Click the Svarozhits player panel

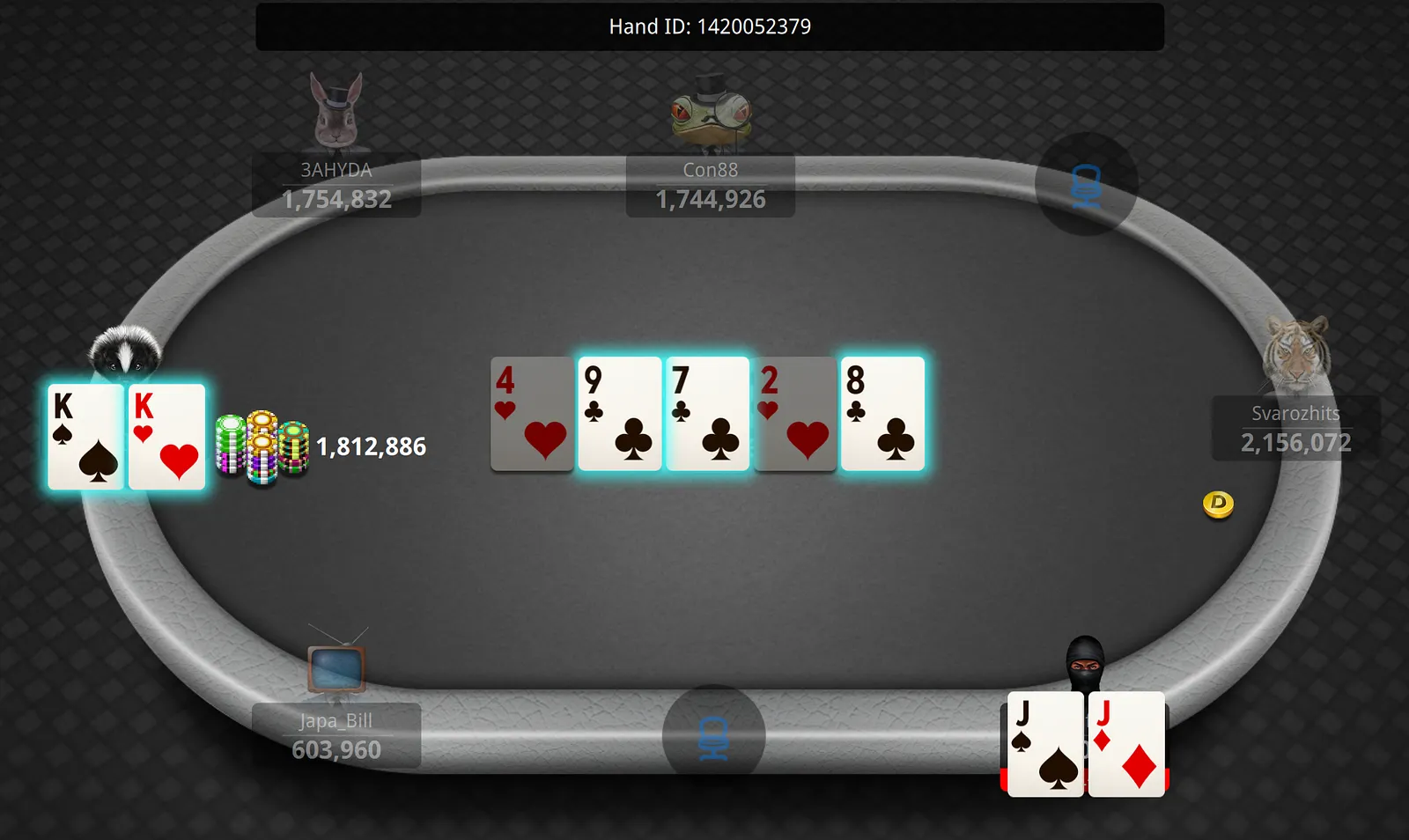coord(1295,429)
